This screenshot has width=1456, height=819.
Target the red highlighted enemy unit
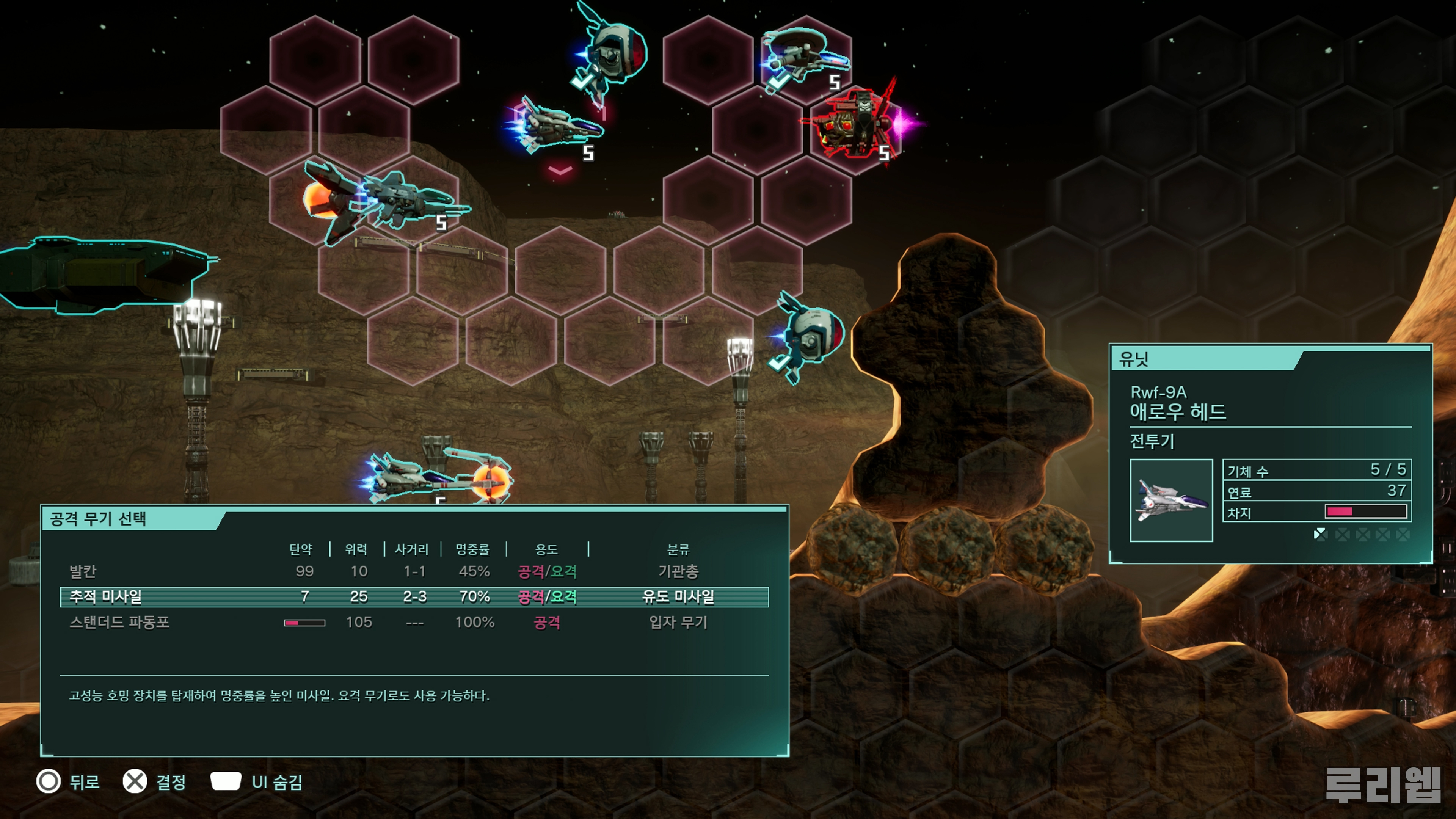point(855,124)
